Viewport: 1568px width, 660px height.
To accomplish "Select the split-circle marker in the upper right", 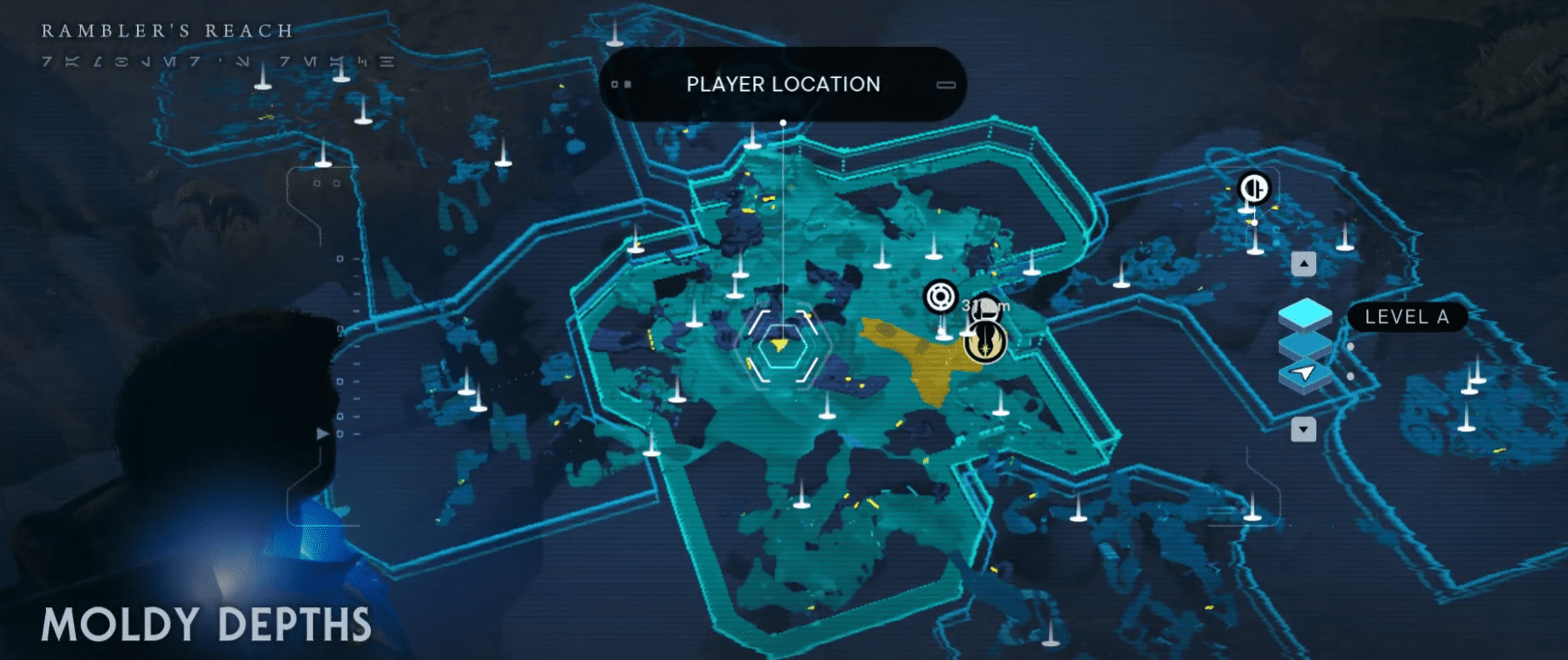I will 1254,187.
